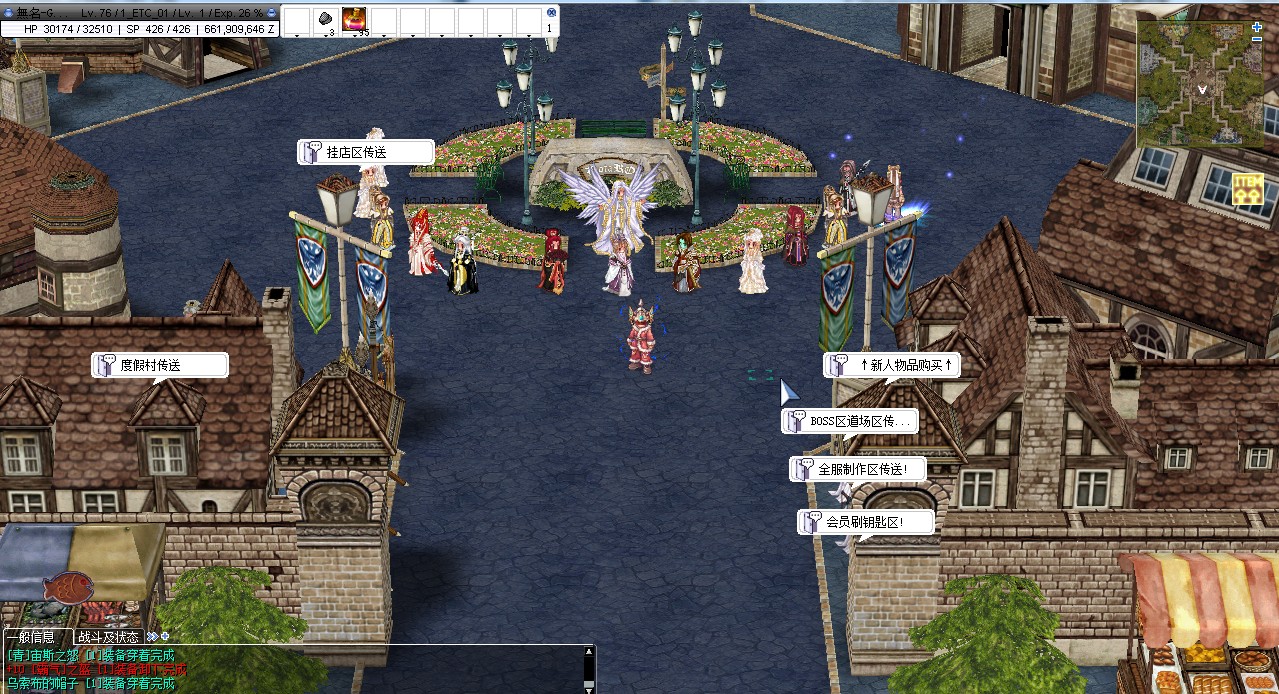Open the 度假村传送 chat bubble
1279x694 pixels.
pyautogui.click(x=160, y=366)
